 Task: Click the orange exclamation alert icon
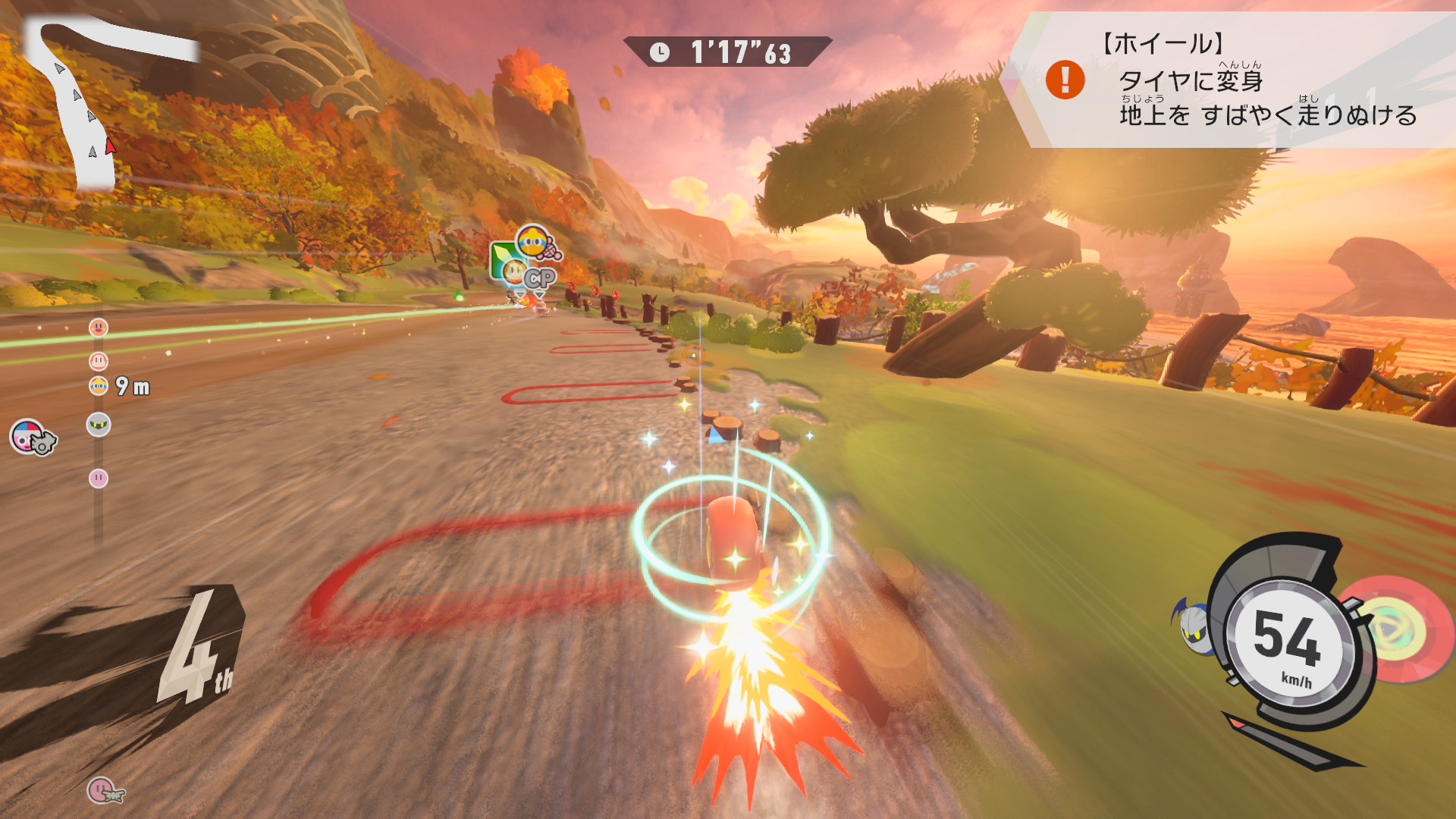(x=1065, y=80)
